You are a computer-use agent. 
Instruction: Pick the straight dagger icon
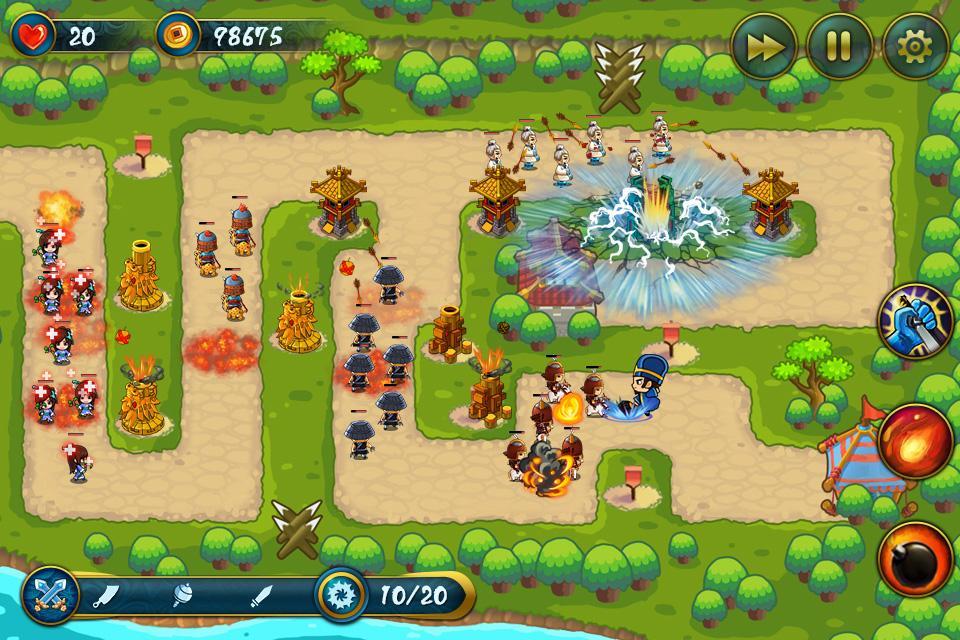coord(260,596)
